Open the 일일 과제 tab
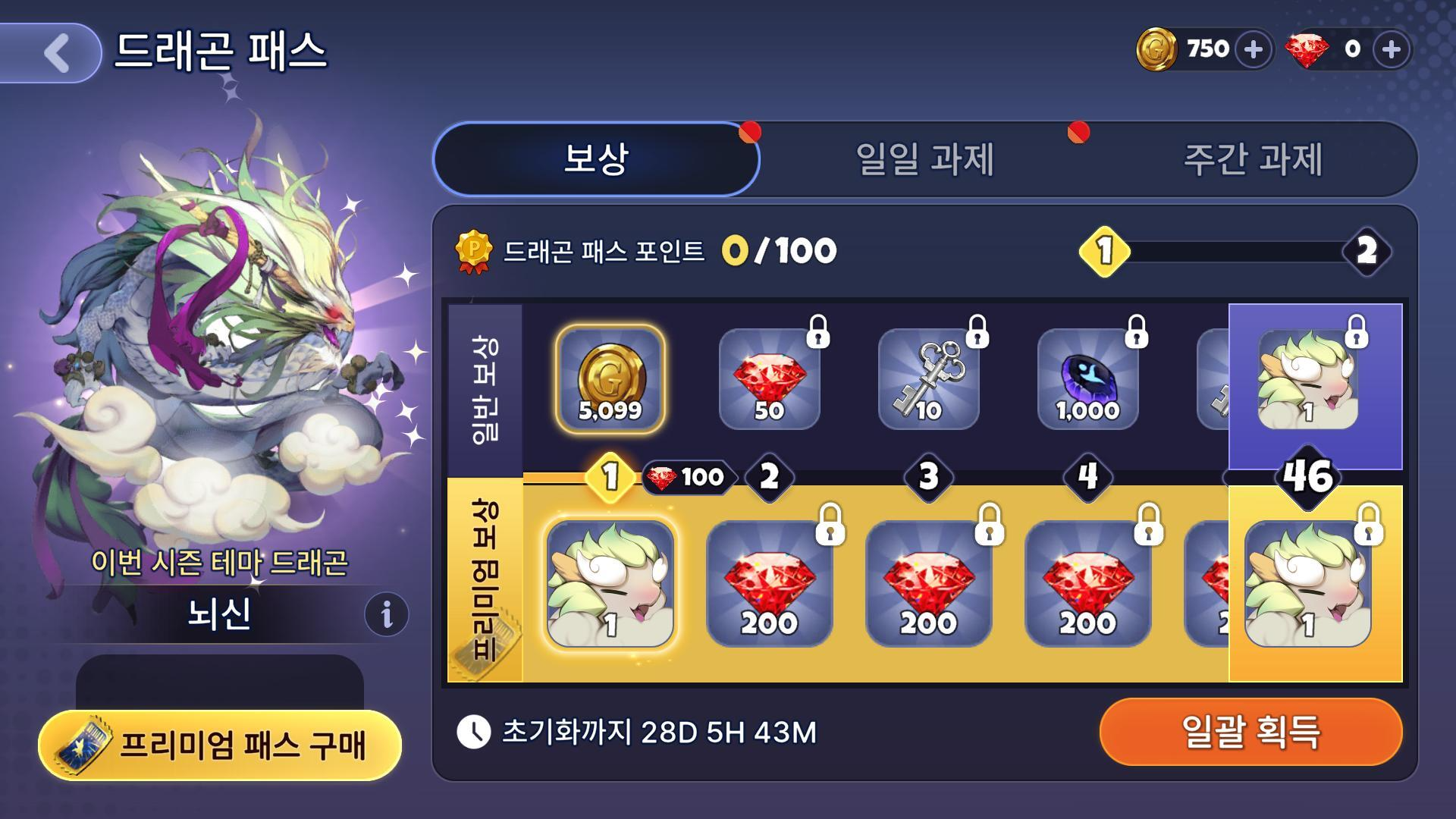Screen dimensions: 1456x819 click(x=924, y=159)
